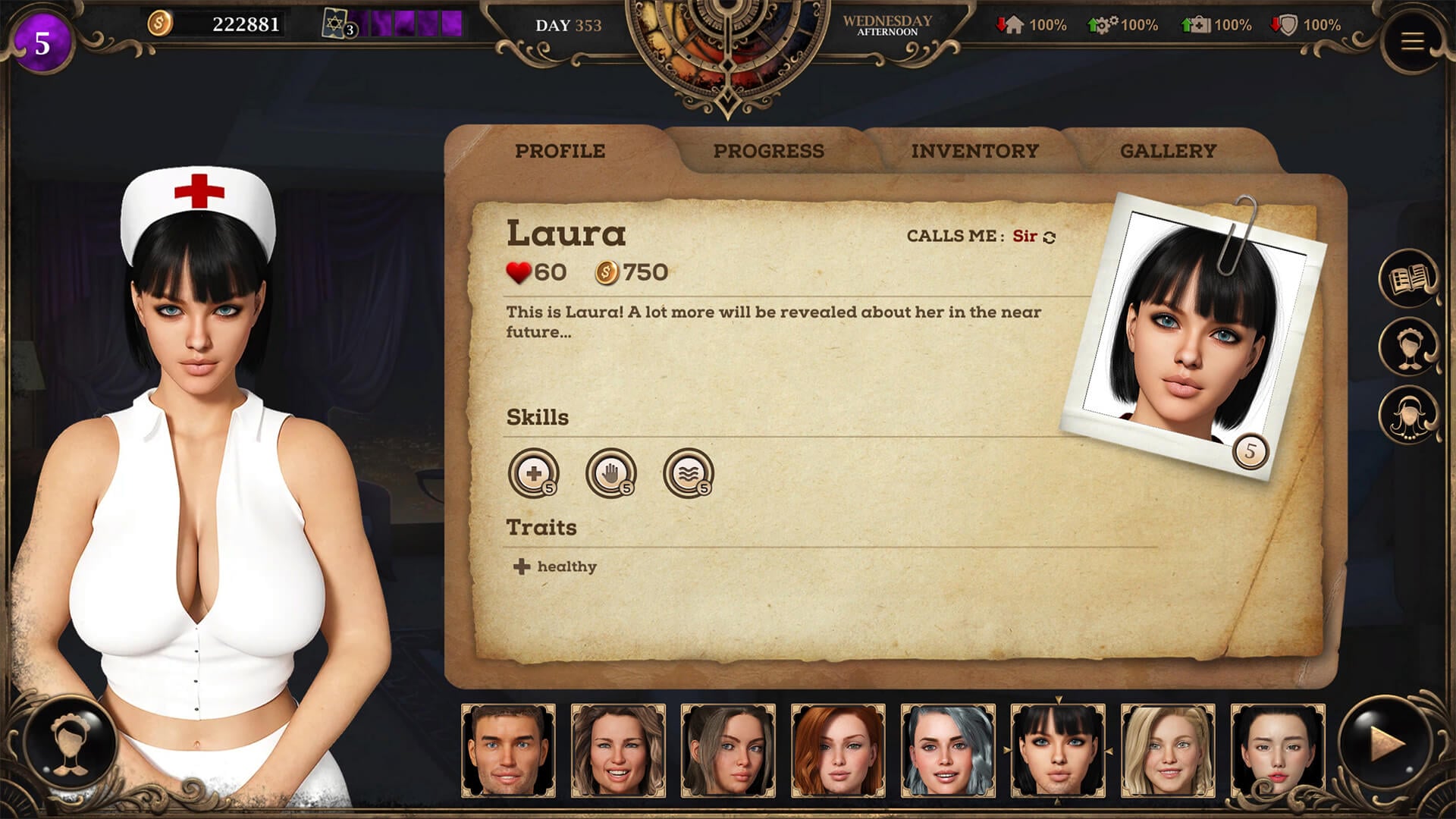Open the purple level 5 badge
1456x819 pixels.
pyautogui.click(x=42, y=43)
